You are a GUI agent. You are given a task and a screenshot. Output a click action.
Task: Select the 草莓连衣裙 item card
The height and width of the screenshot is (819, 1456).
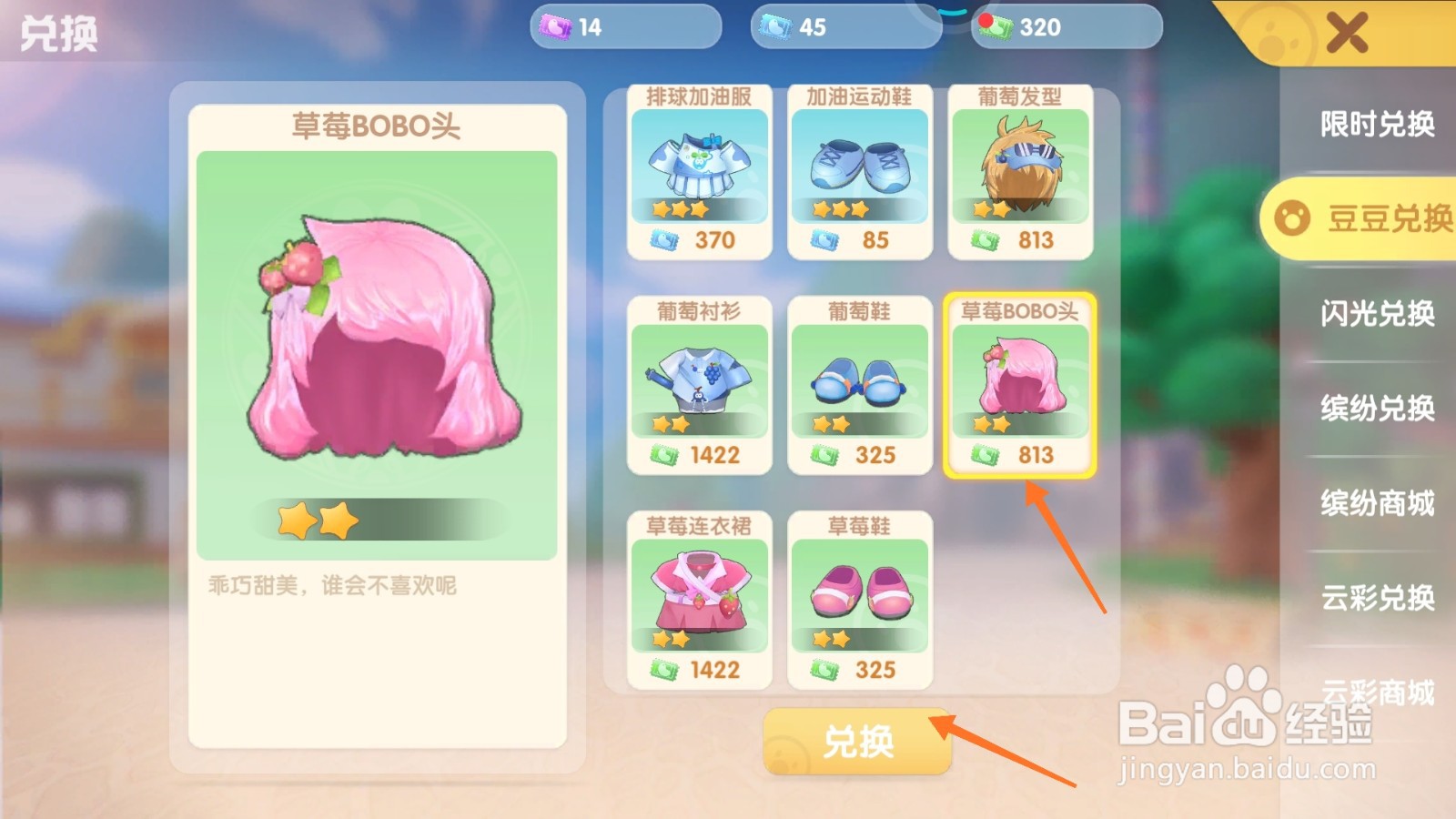[x=700, y=596]
